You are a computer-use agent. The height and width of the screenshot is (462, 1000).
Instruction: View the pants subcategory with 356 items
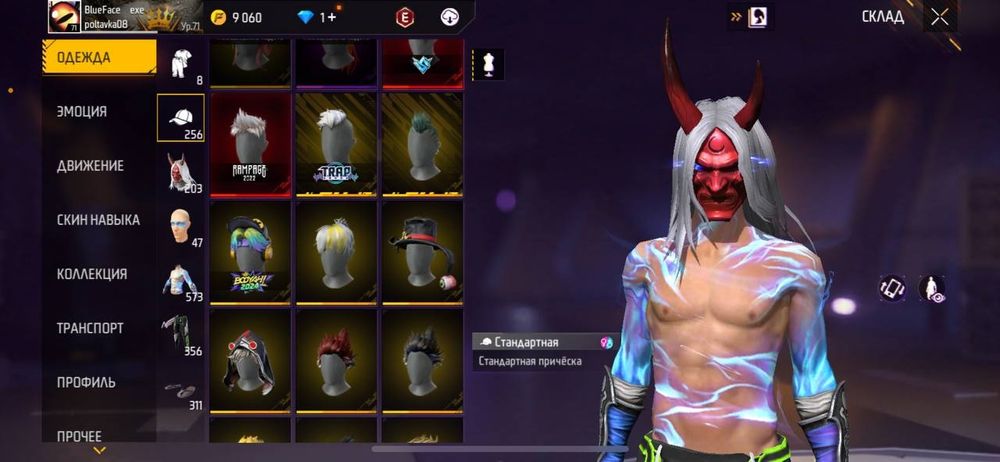coord(181,334)
